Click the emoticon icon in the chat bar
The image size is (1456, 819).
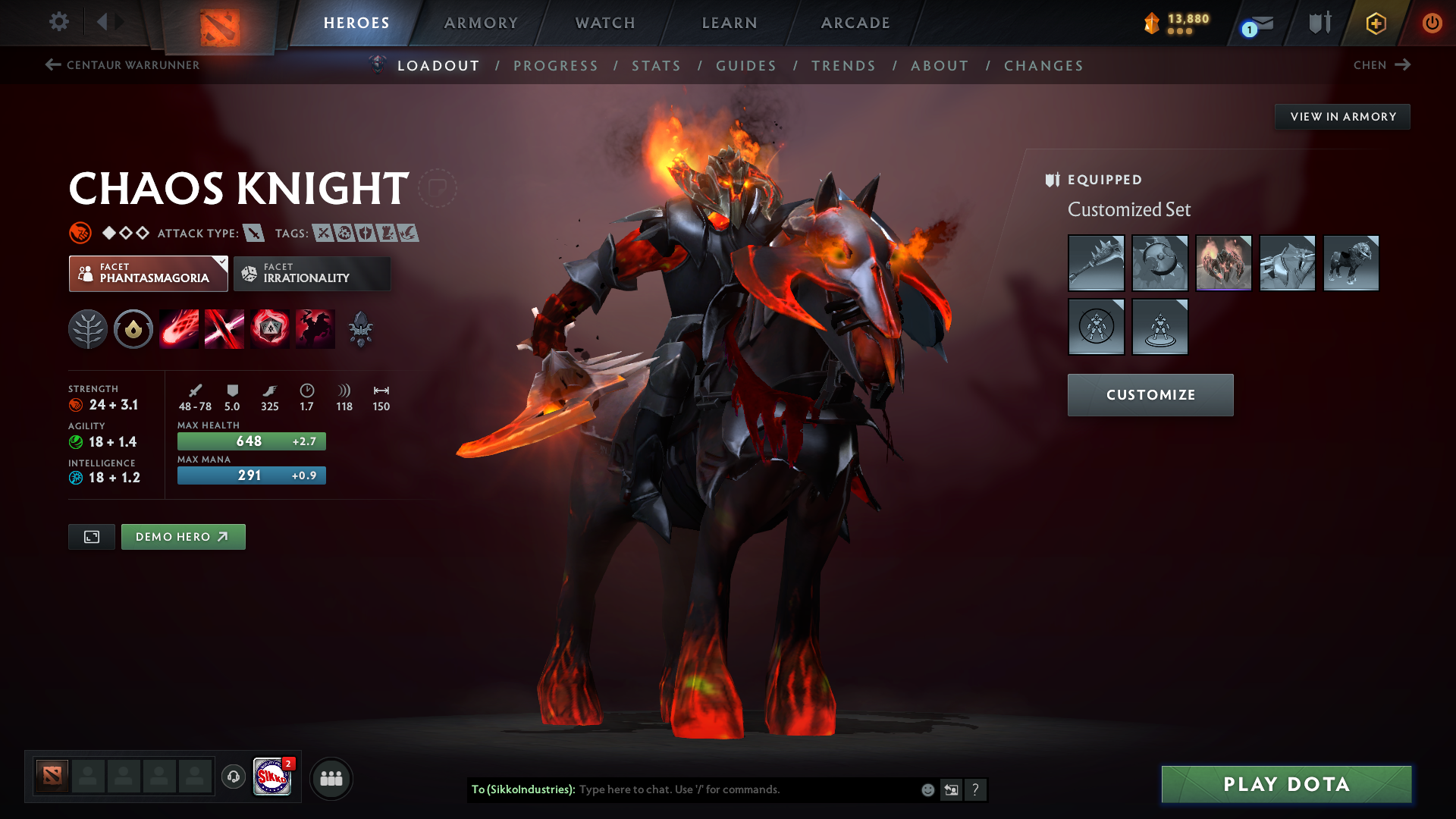tap(927, 789)
